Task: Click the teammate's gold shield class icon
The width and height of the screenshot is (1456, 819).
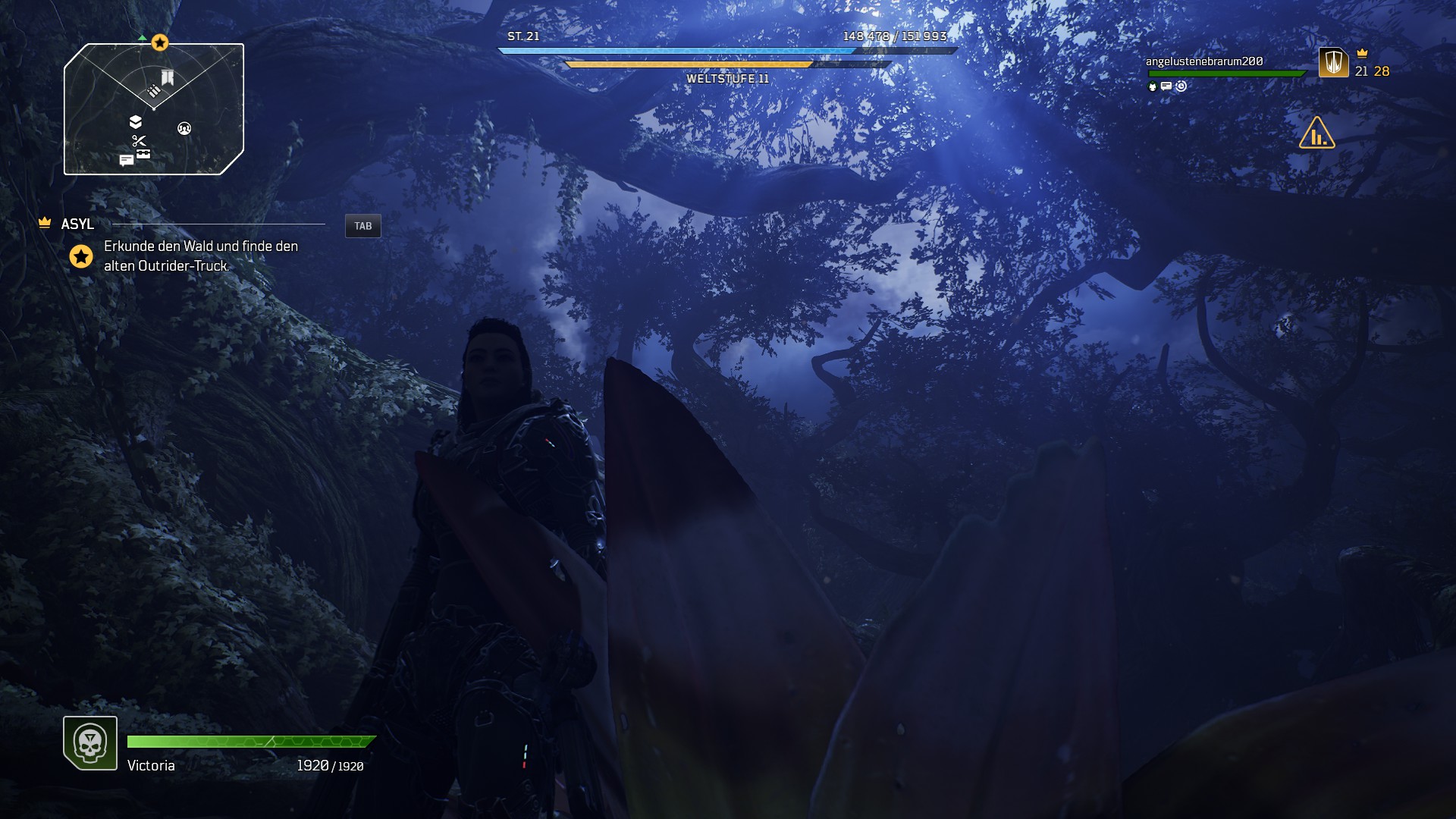Action: coord(1333,62)
